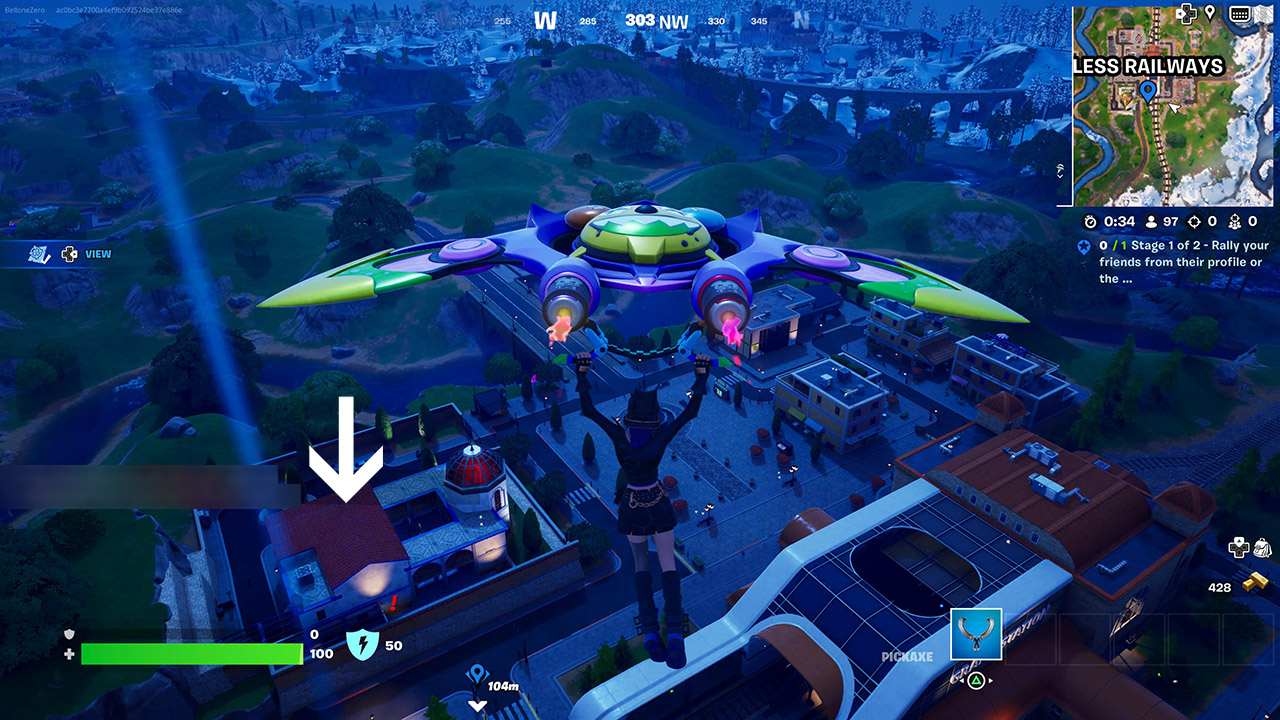Toggle the map marker pin icon
Image resolution: width=1280 pixels, height=720 pixels.
tap(1210, 13)
